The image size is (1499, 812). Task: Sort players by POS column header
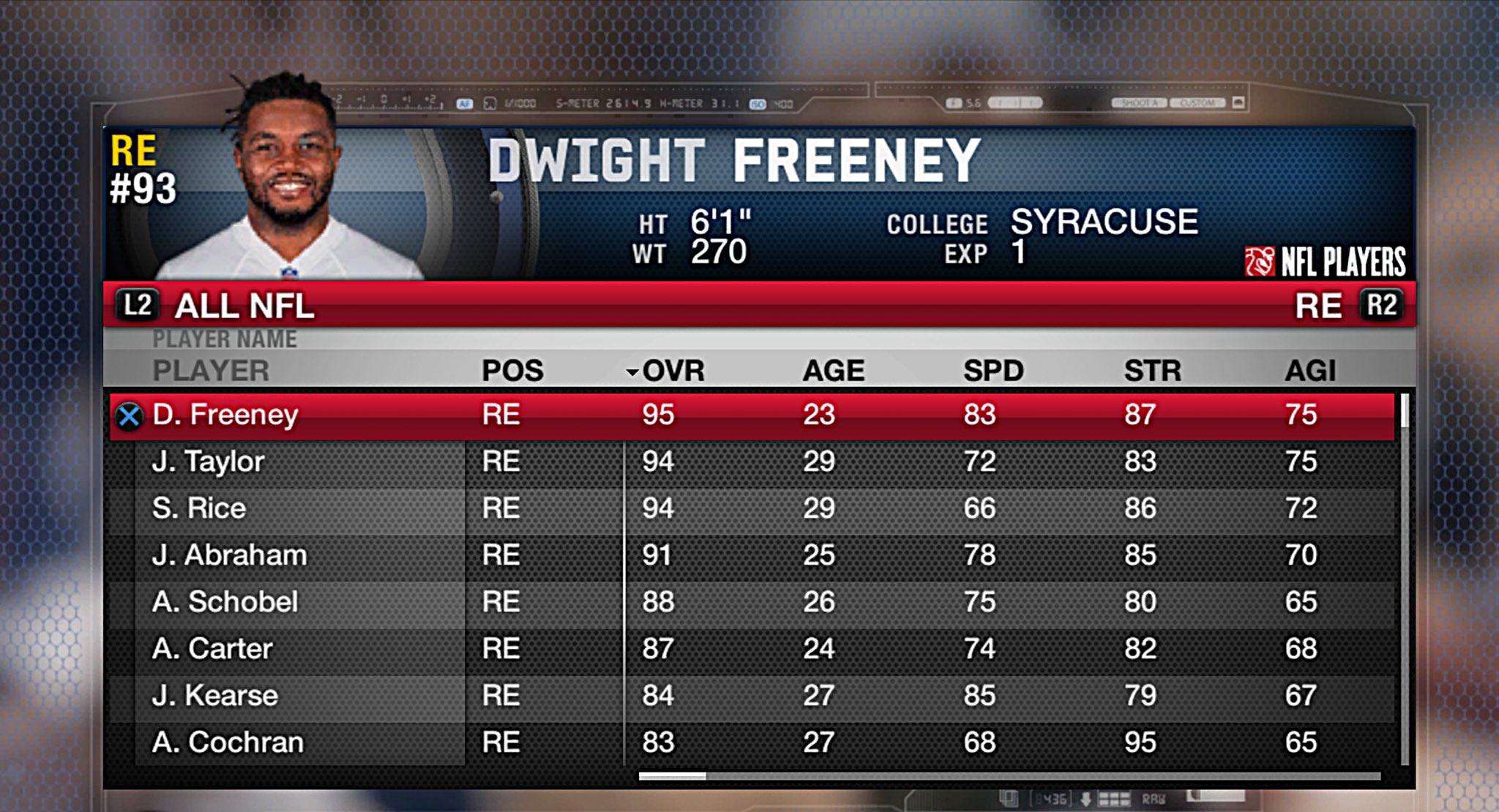(512, 371)
